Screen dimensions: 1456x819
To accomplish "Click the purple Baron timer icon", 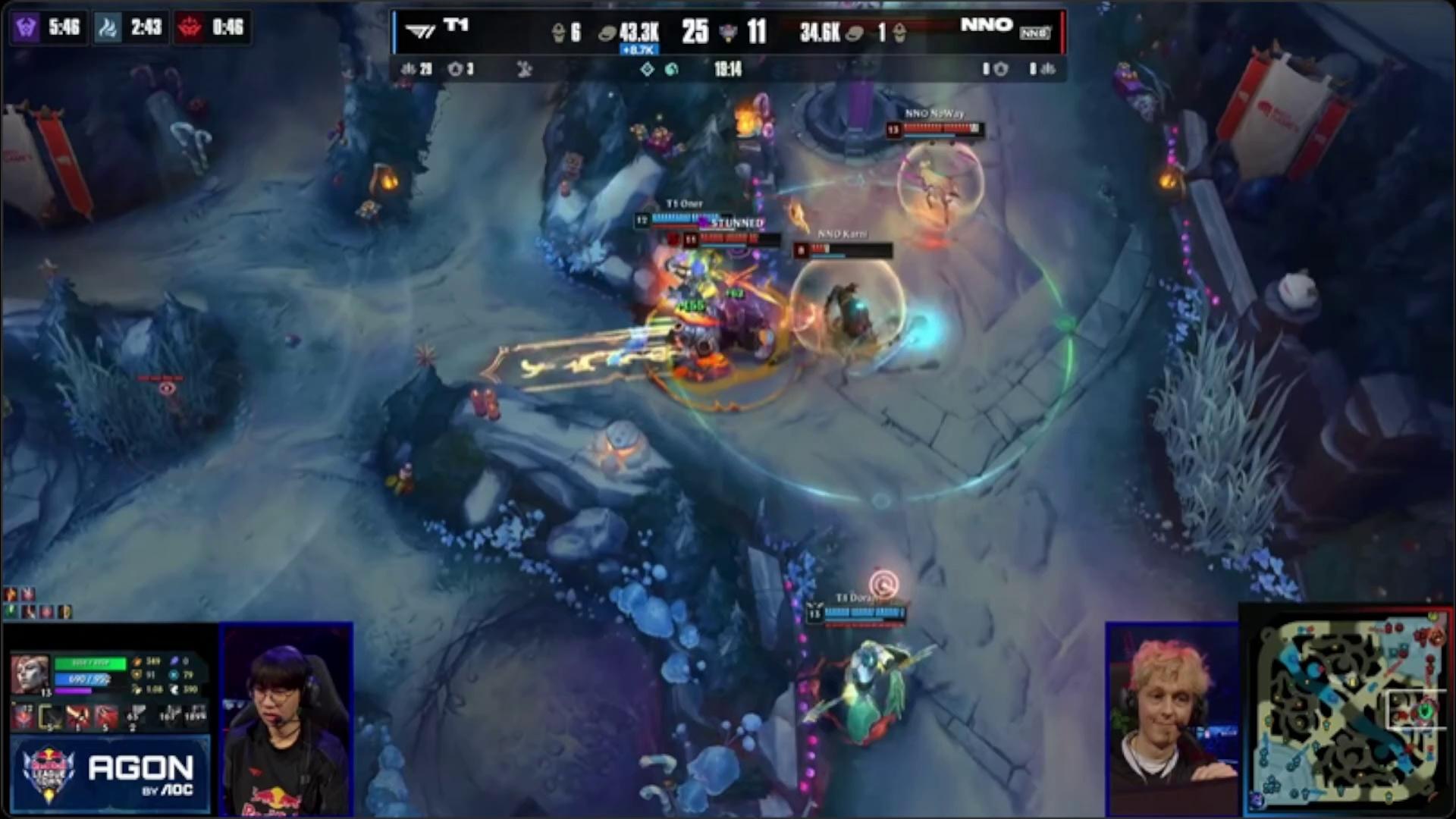I will tap(26, 28).
